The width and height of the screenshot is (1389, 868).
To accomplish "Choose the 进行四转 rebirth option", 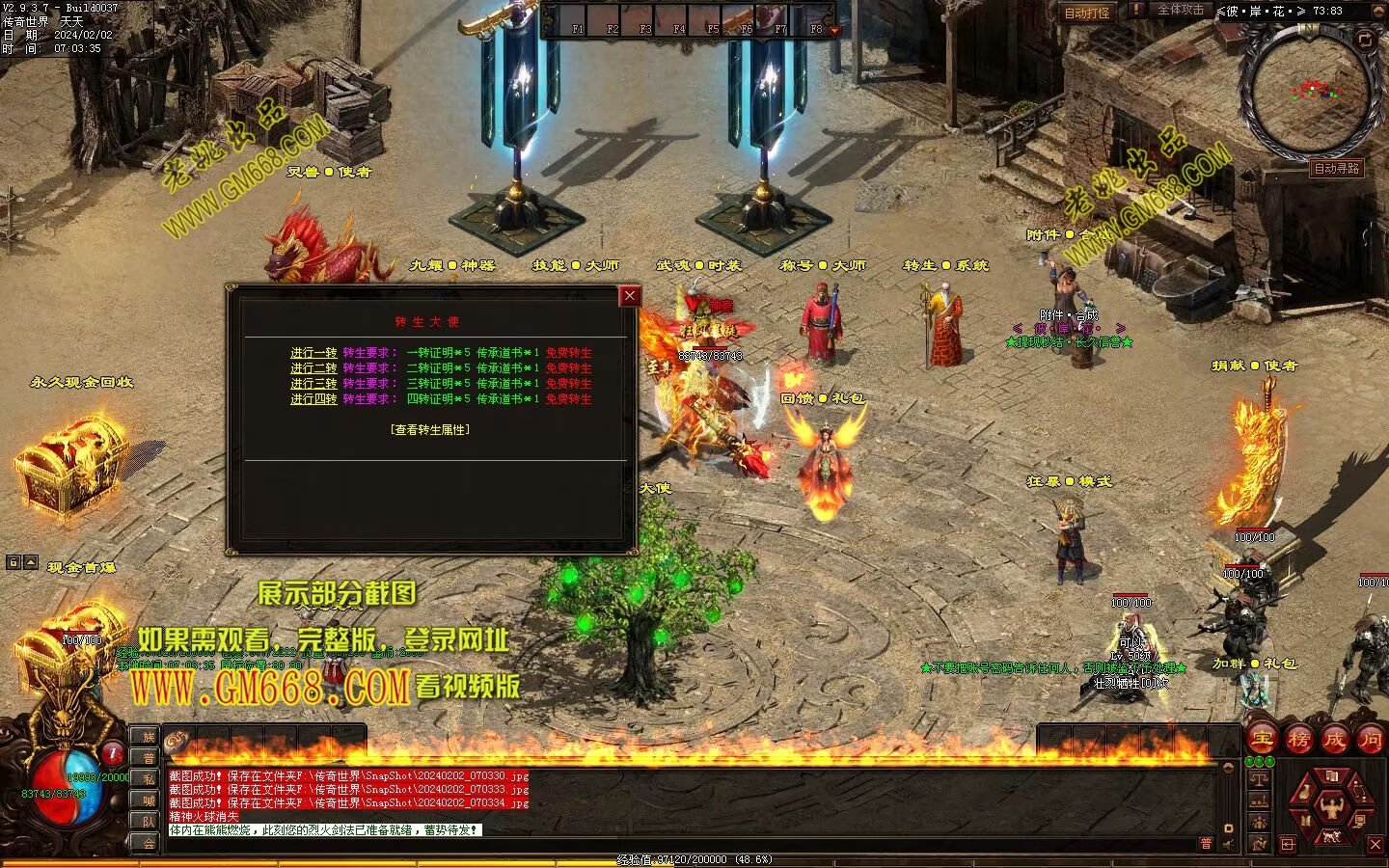I will tap(313, 399).
